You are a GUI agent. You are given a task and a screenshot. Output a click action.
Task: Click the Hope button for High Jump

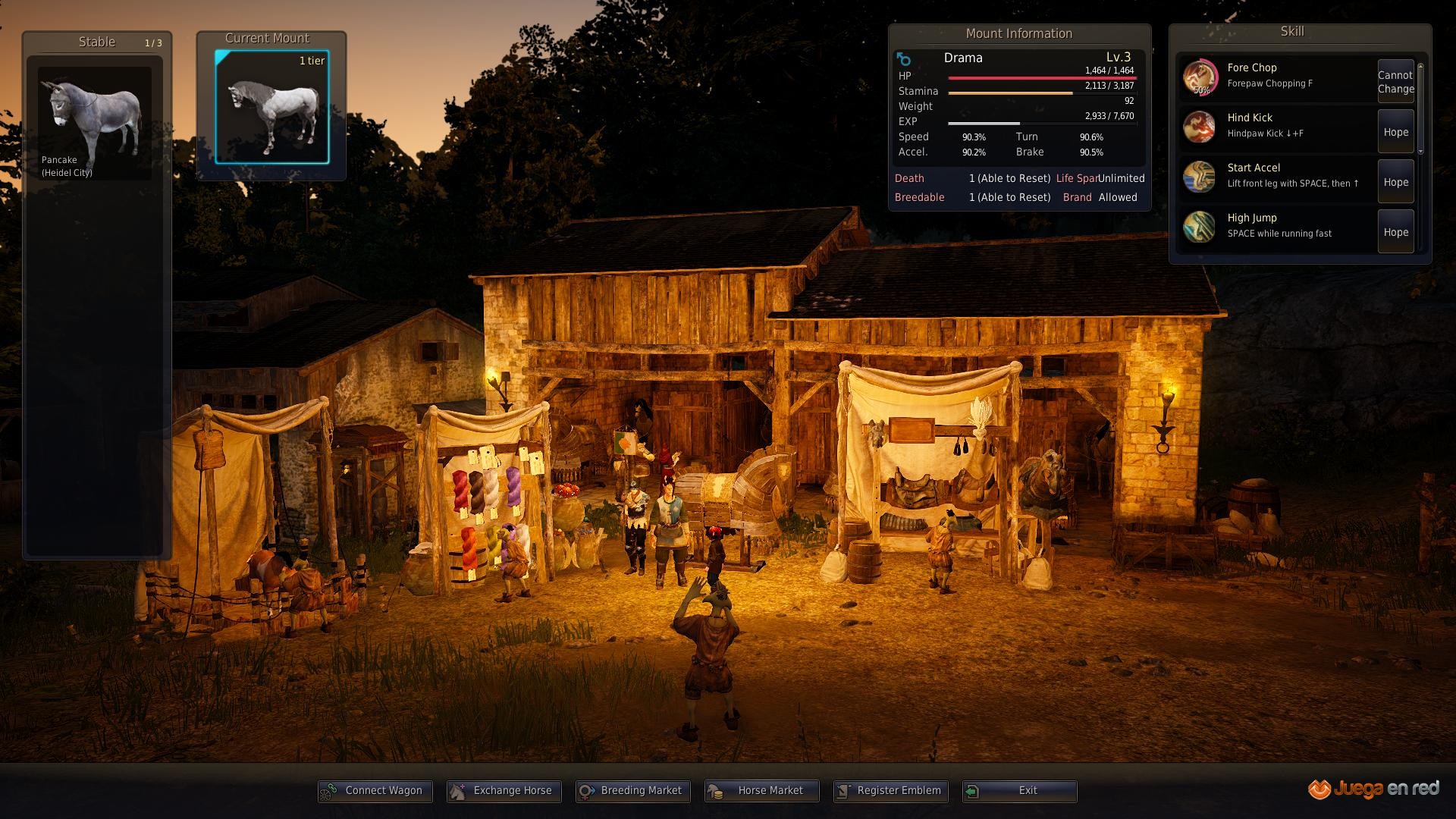1395,232
